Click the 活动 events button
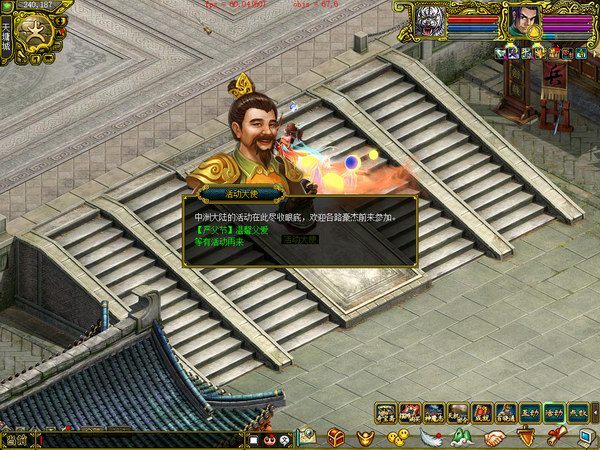This screenshot has height=450, width=600. [555, 412]
